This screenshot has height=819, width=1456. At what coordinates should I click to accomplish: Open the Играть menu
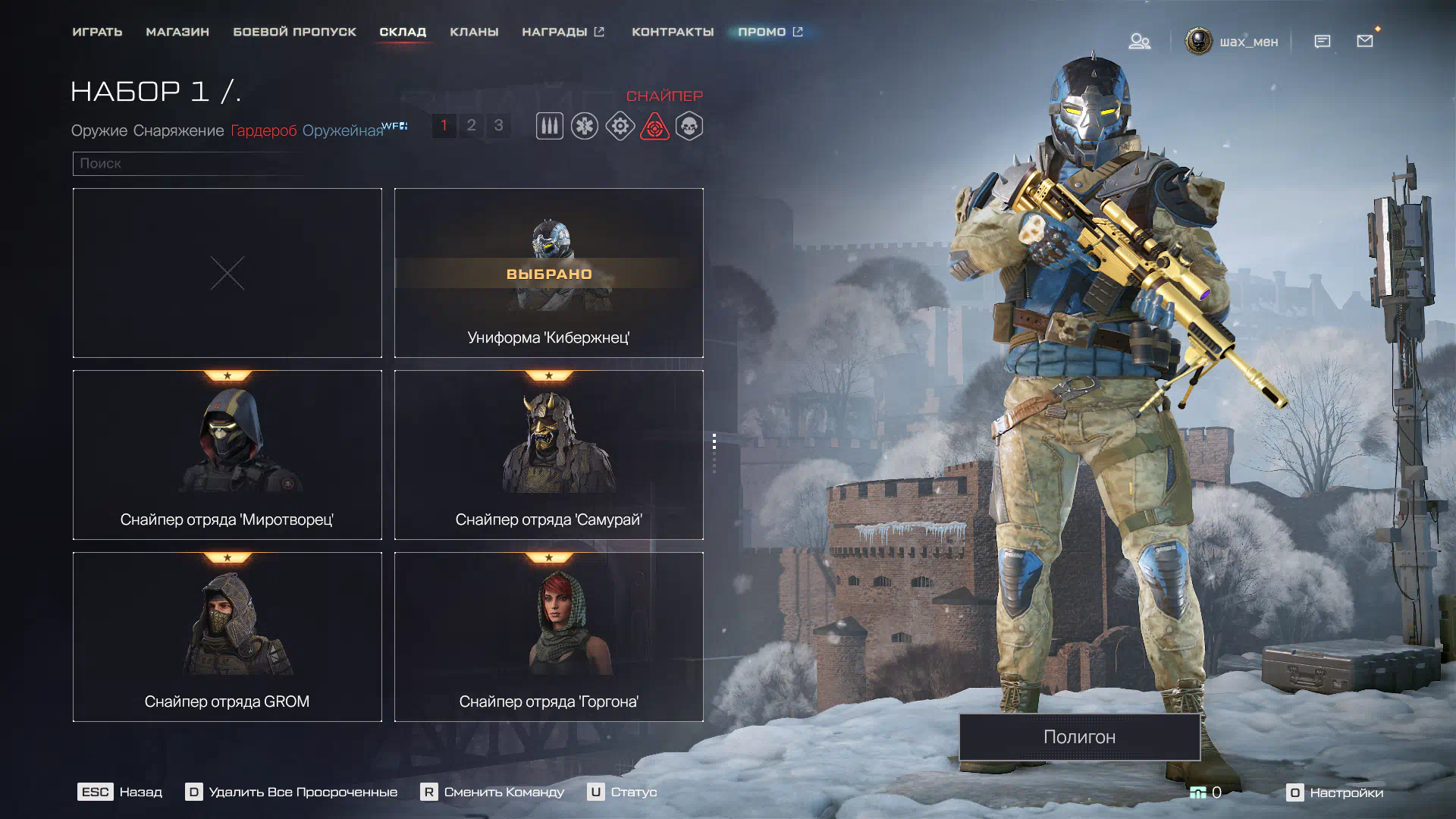tap(97, 32)
